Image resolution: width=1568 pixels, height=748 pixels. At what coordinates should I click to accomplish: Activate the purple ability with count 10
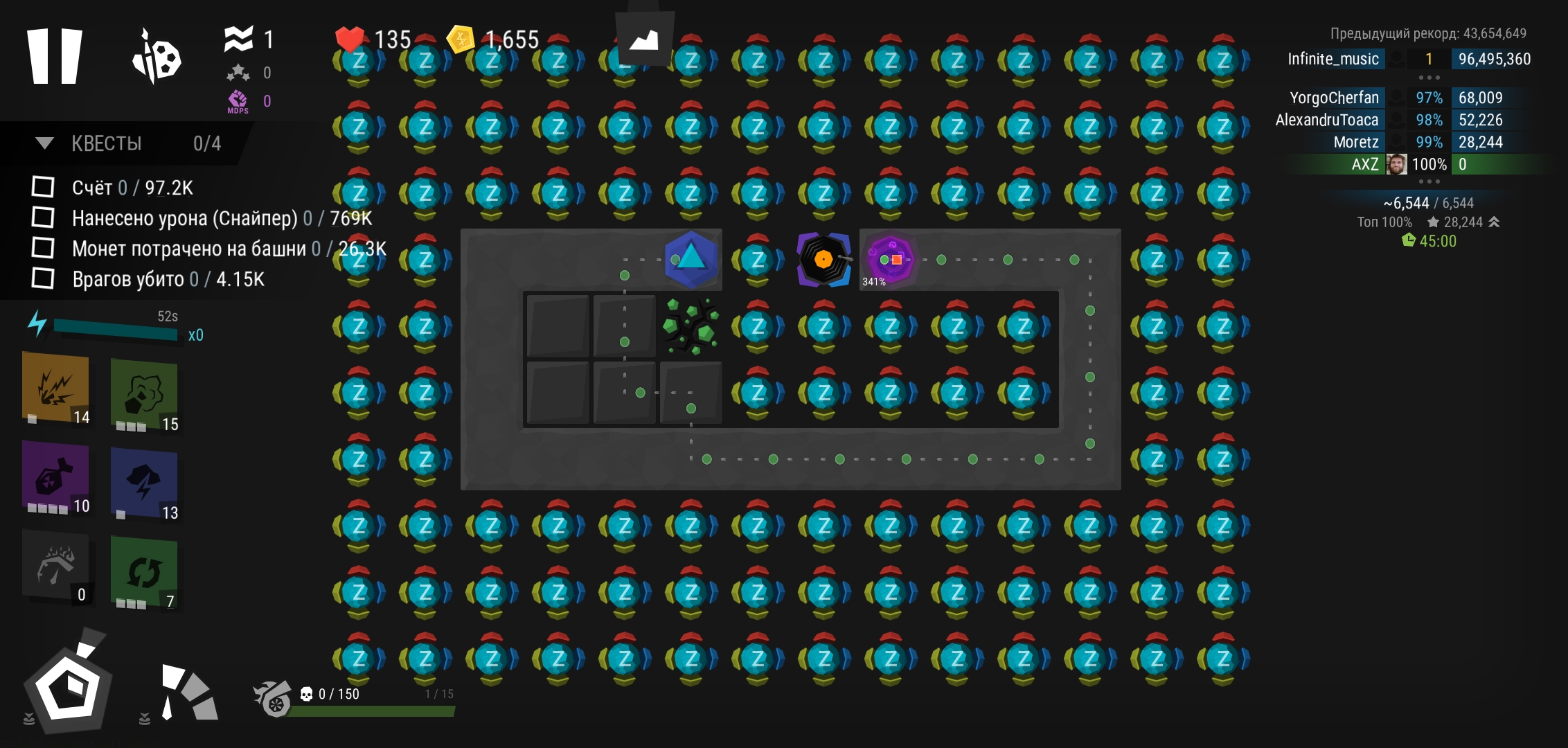tap(55, 477)
